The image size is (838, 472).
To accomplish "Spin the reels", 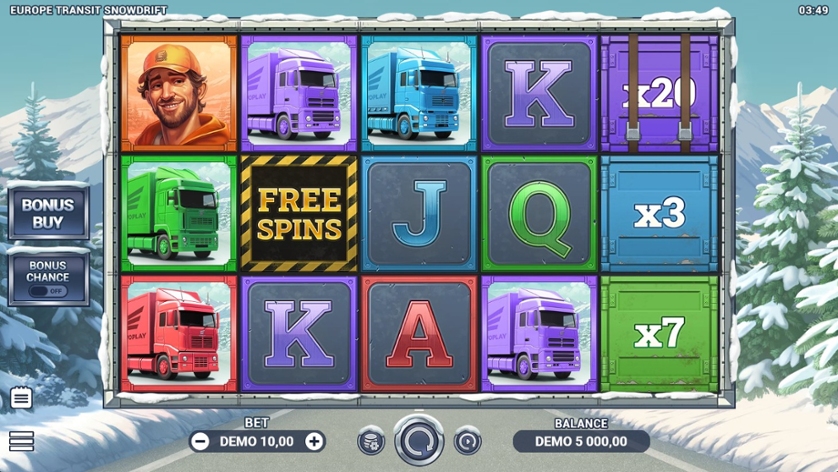I will tap(419, 440).
